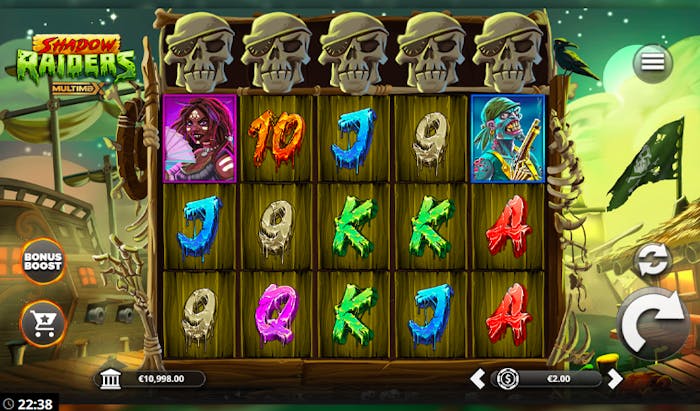The image size is (700, 411).
Task: Click the bank balance icon
Action: 110,379
